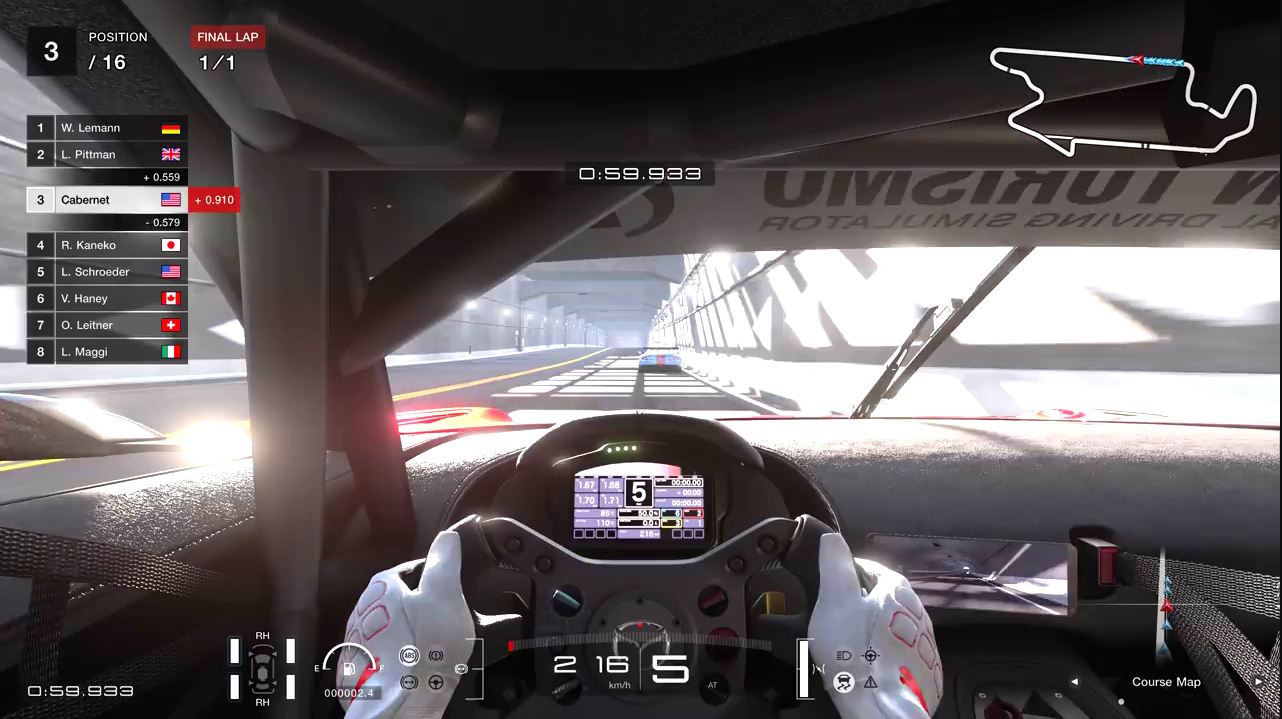This screenshot has width=1282, height=719.
Task: Select L. Schroeder's leaderboard entry
Action: [106, 272]
